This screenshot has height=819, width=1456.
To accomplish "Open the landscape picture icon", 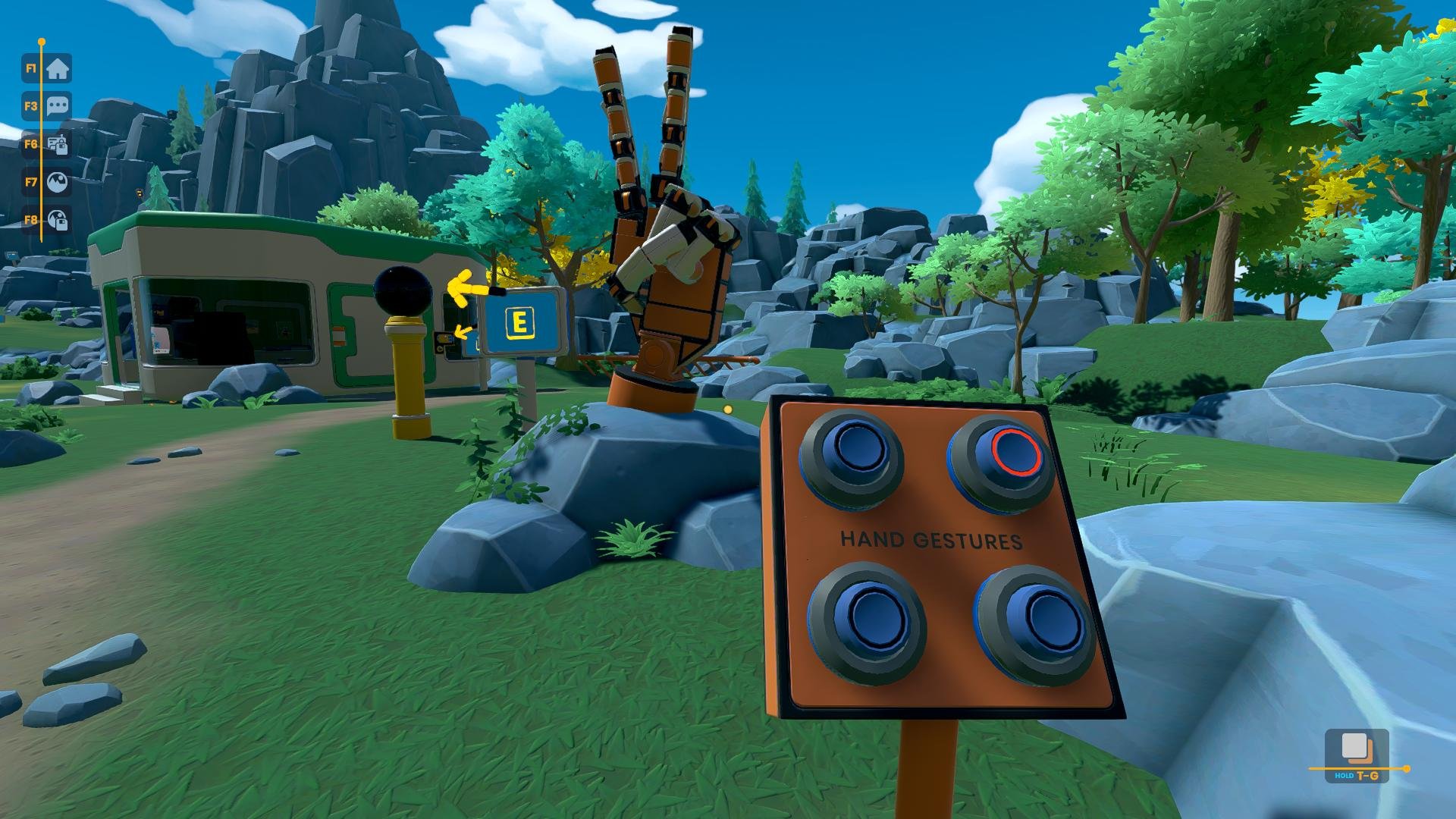I will [58, 182].
